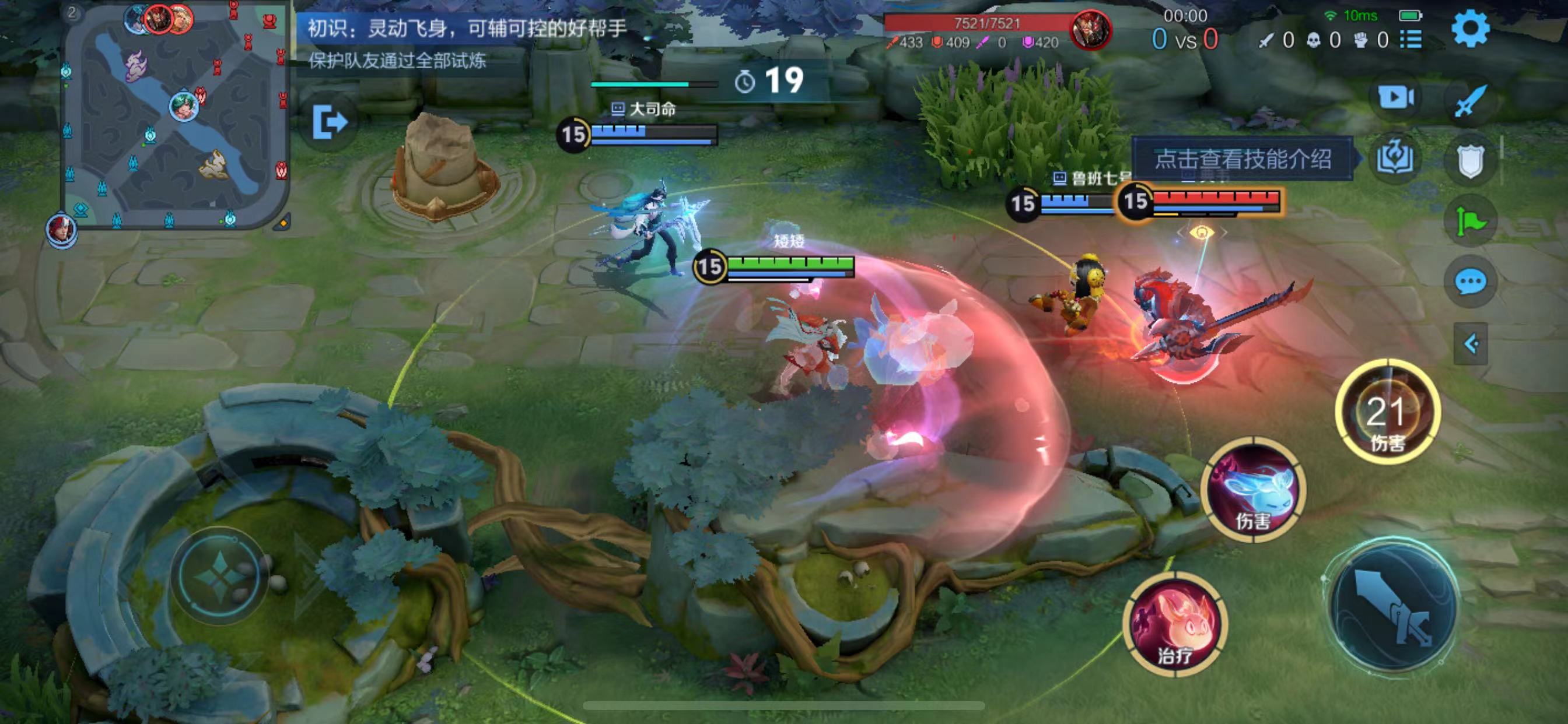Activate the skill showing cooldown 21
The image size is (1568, 724).
pos(1387,413)
